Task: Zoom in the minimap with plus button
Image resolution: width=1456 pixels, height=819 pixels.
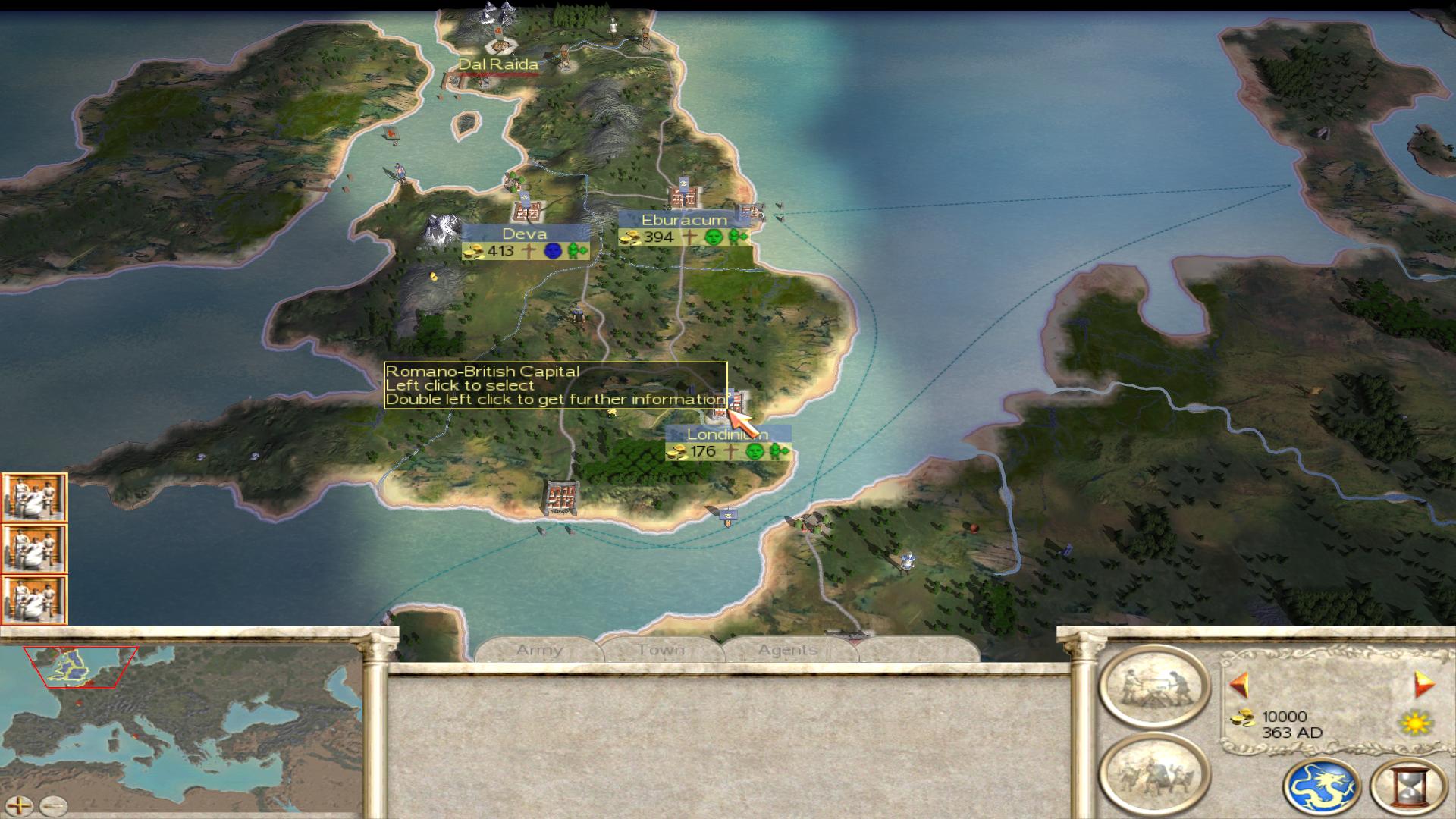Action: tap(20, 805)
